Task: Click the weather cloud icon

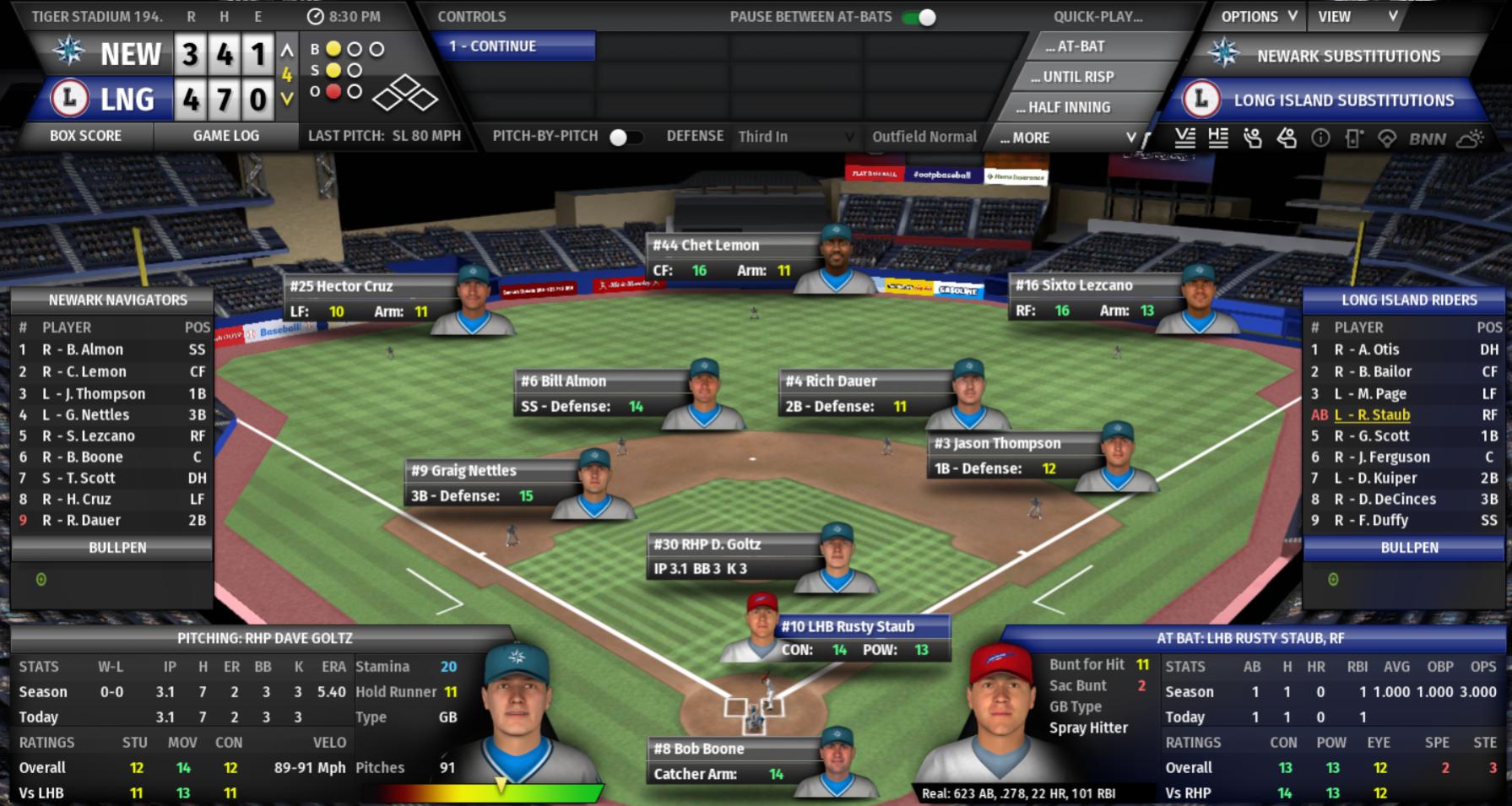Action: [x=1470, y=139]
